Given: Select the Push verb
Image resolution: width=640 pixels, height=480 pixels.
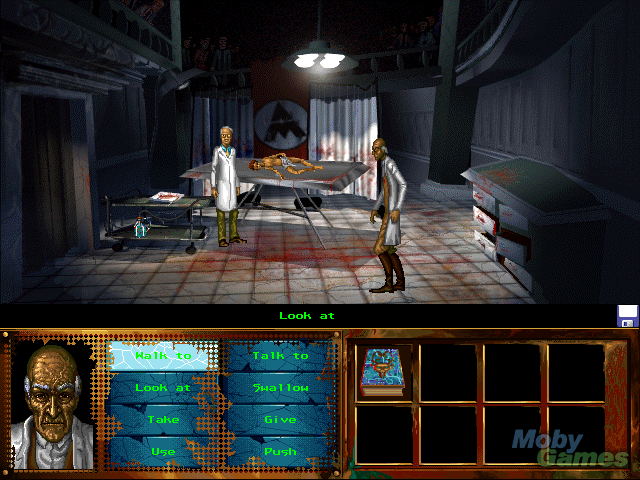Looking at the screenshot, I should pos(280,451).
